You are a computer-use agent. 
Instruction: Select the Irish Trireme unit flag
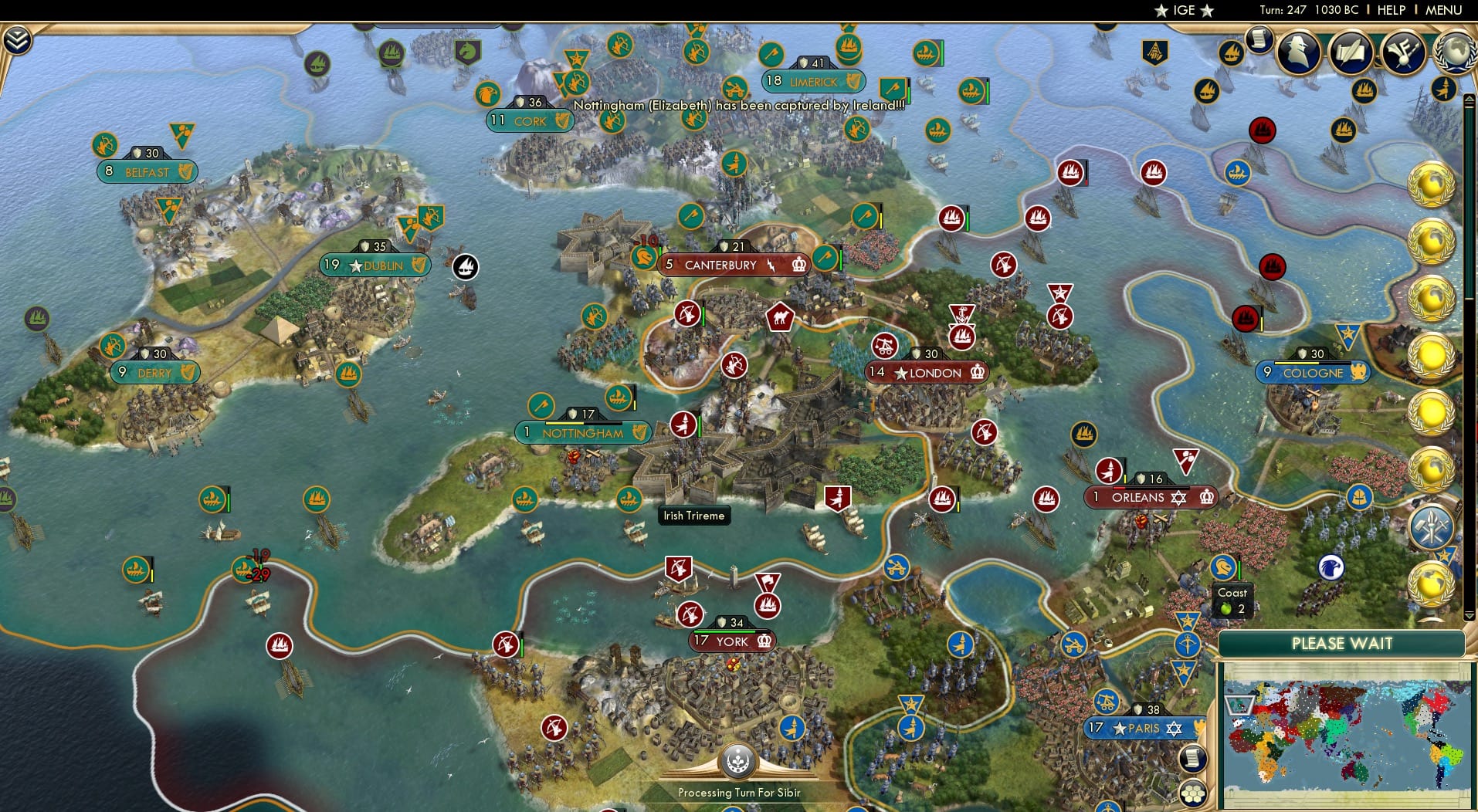[629, 499]
